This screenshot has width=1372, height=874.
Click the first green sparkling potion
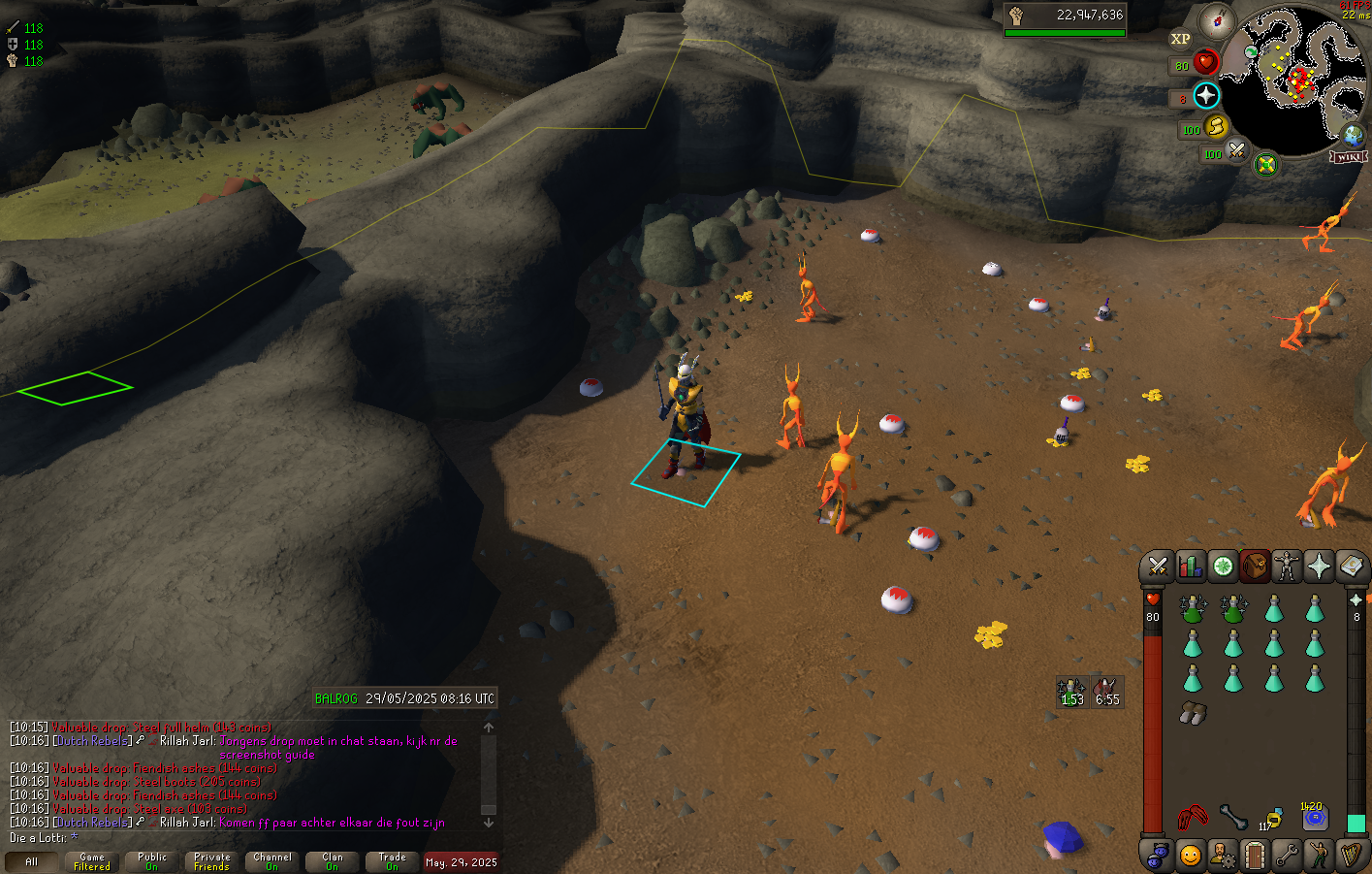tap(1193, 609)
